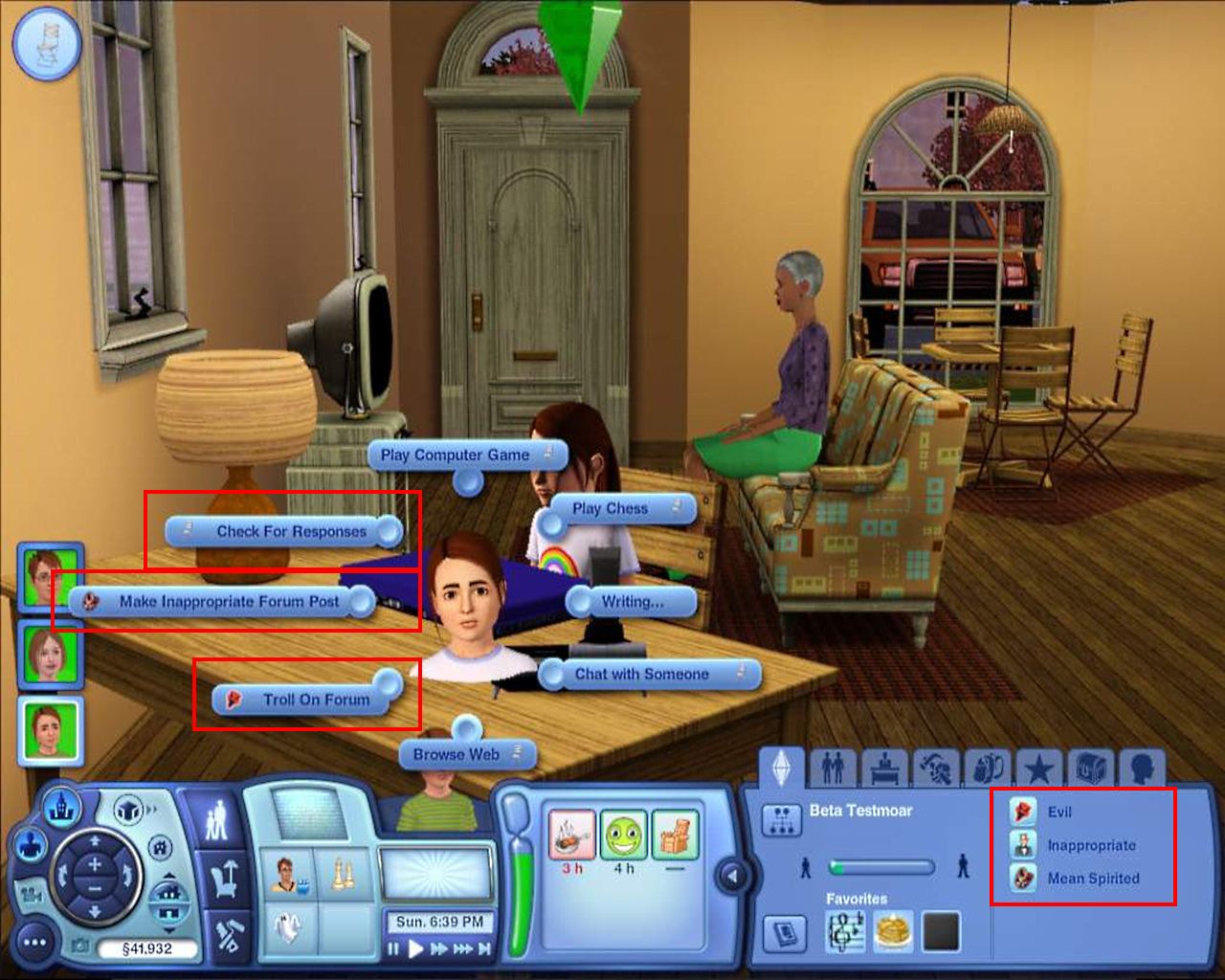
Task: Select the Browse Web interaction
Action: pyautogui.click(x=457, y=754)
